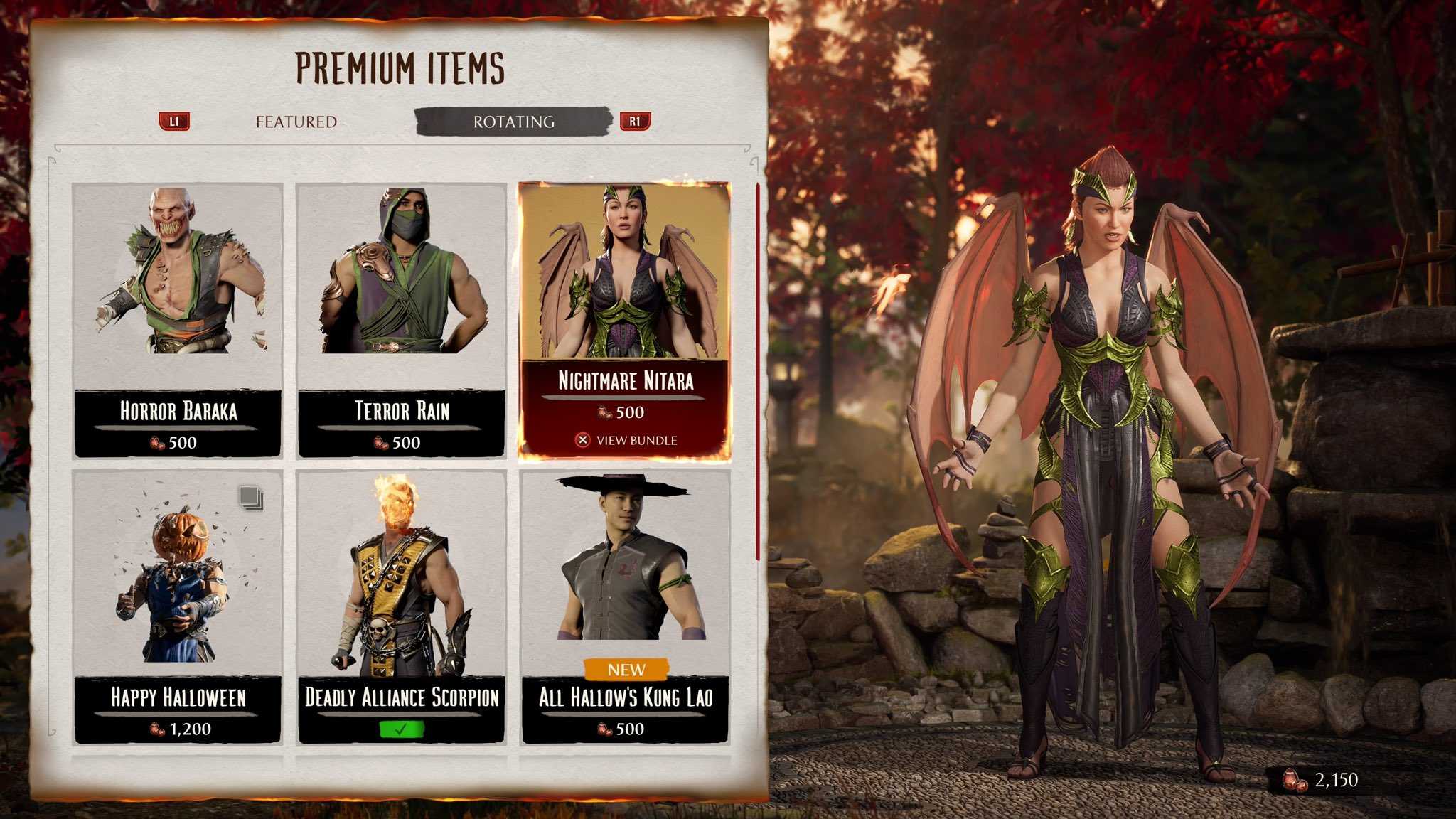View the Nightmare Nitara bundle
The image size is (1456, 819).
[x=626, y=440]
